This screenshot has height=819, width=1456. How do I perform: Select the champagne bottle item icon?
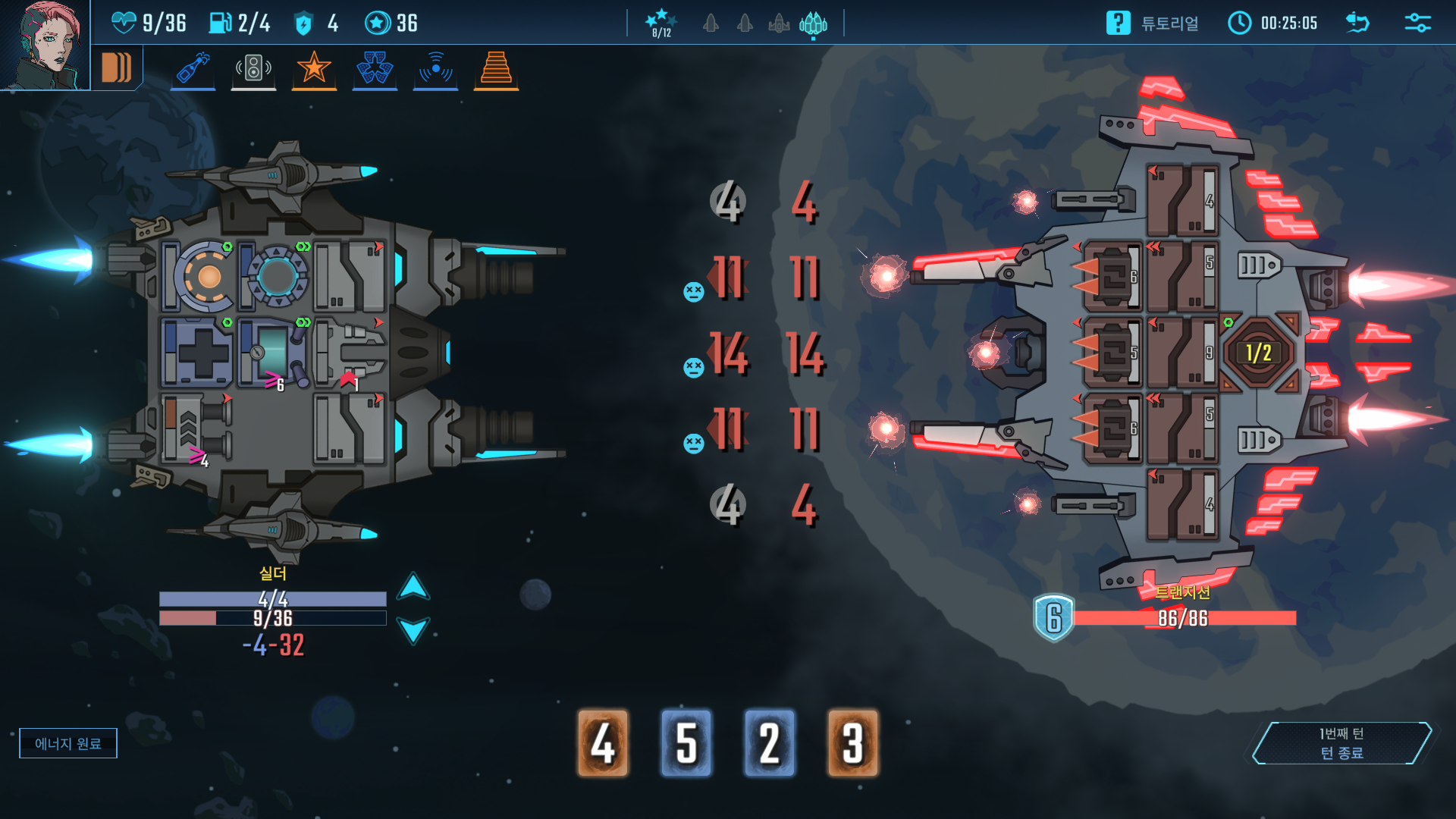[x=193, y=68]
